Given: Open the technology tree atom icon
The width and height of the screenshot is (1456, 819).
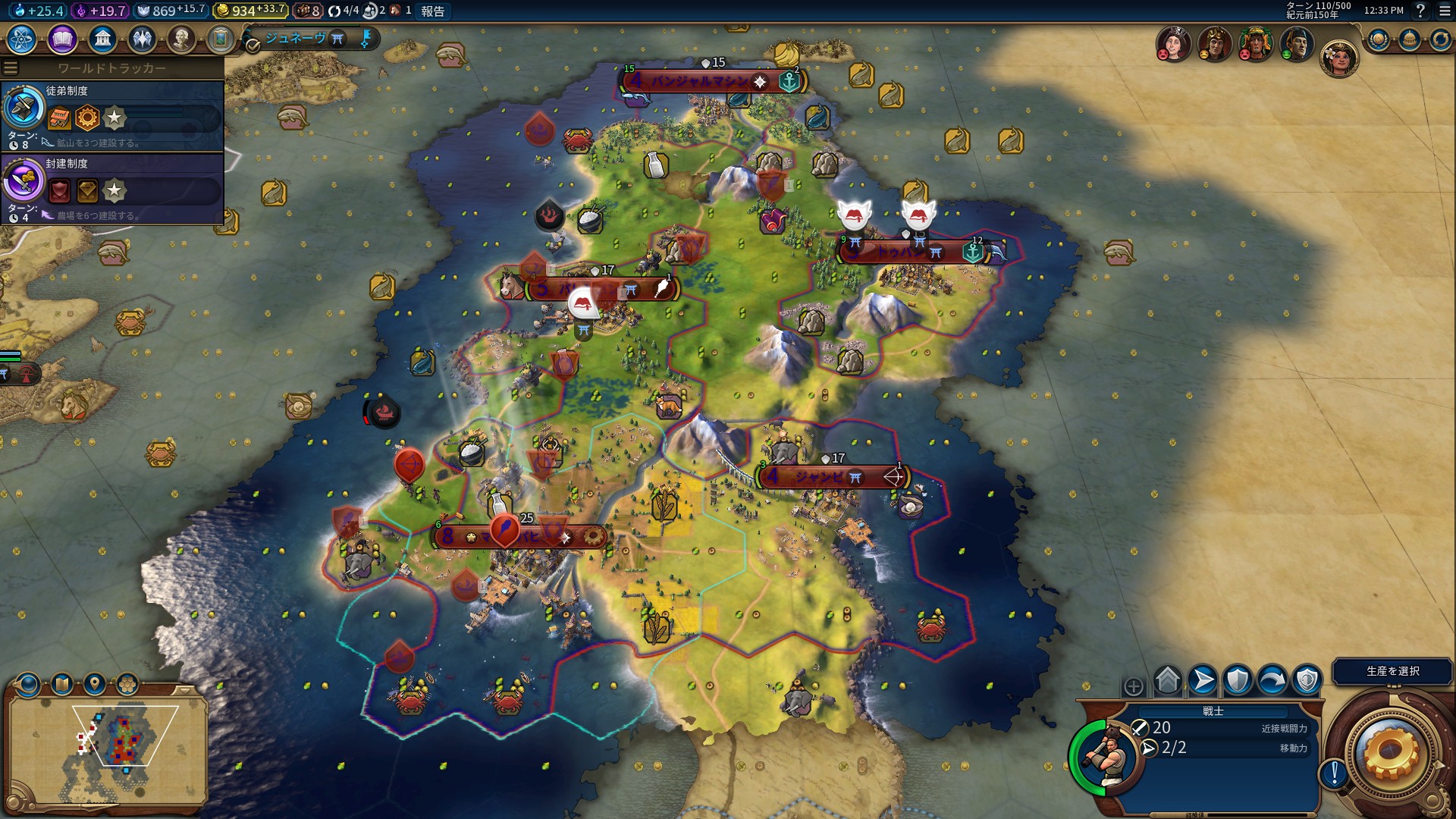Looking at the screenshot, I should [x=22, y=39].
